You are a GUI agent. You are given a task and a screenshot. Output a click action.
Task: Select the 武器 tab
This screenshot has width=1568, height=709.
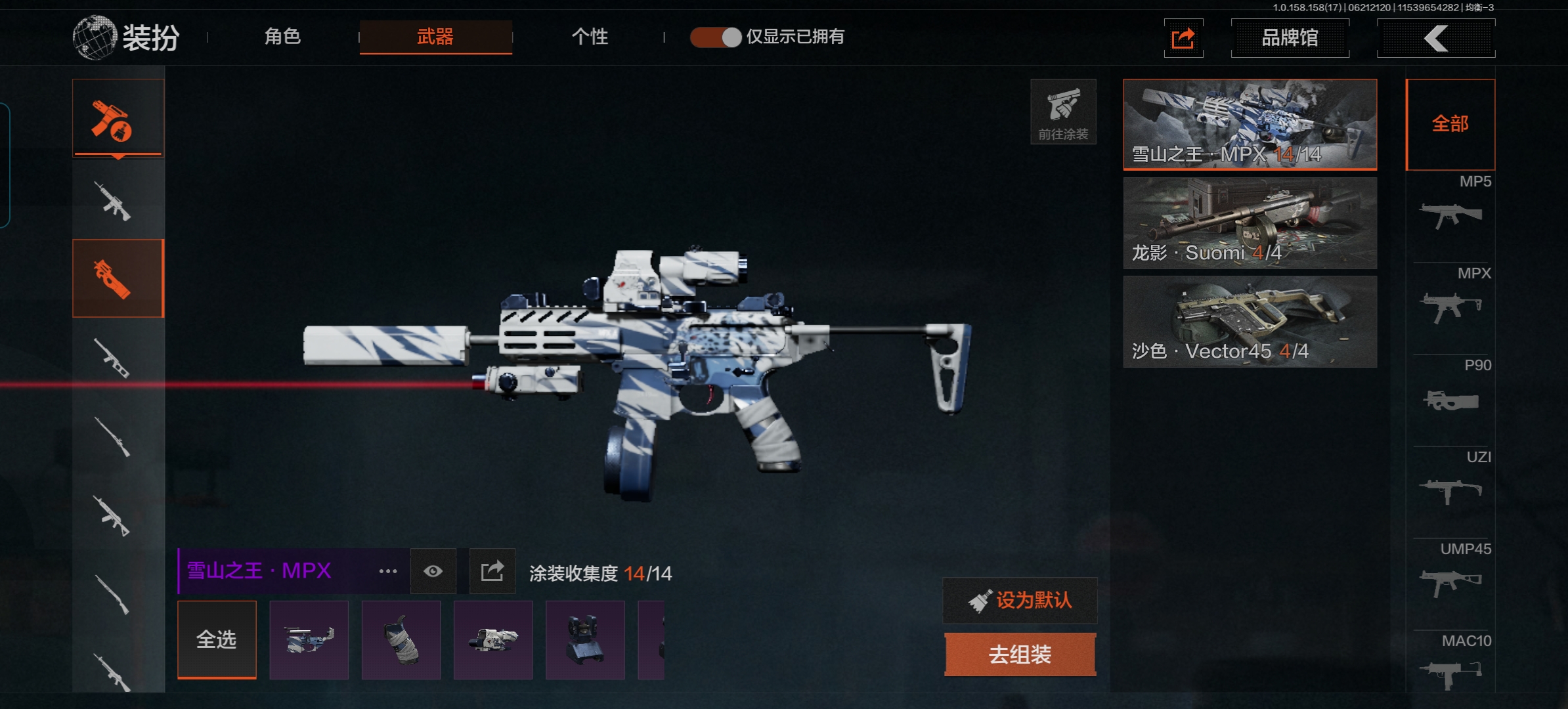435,37
